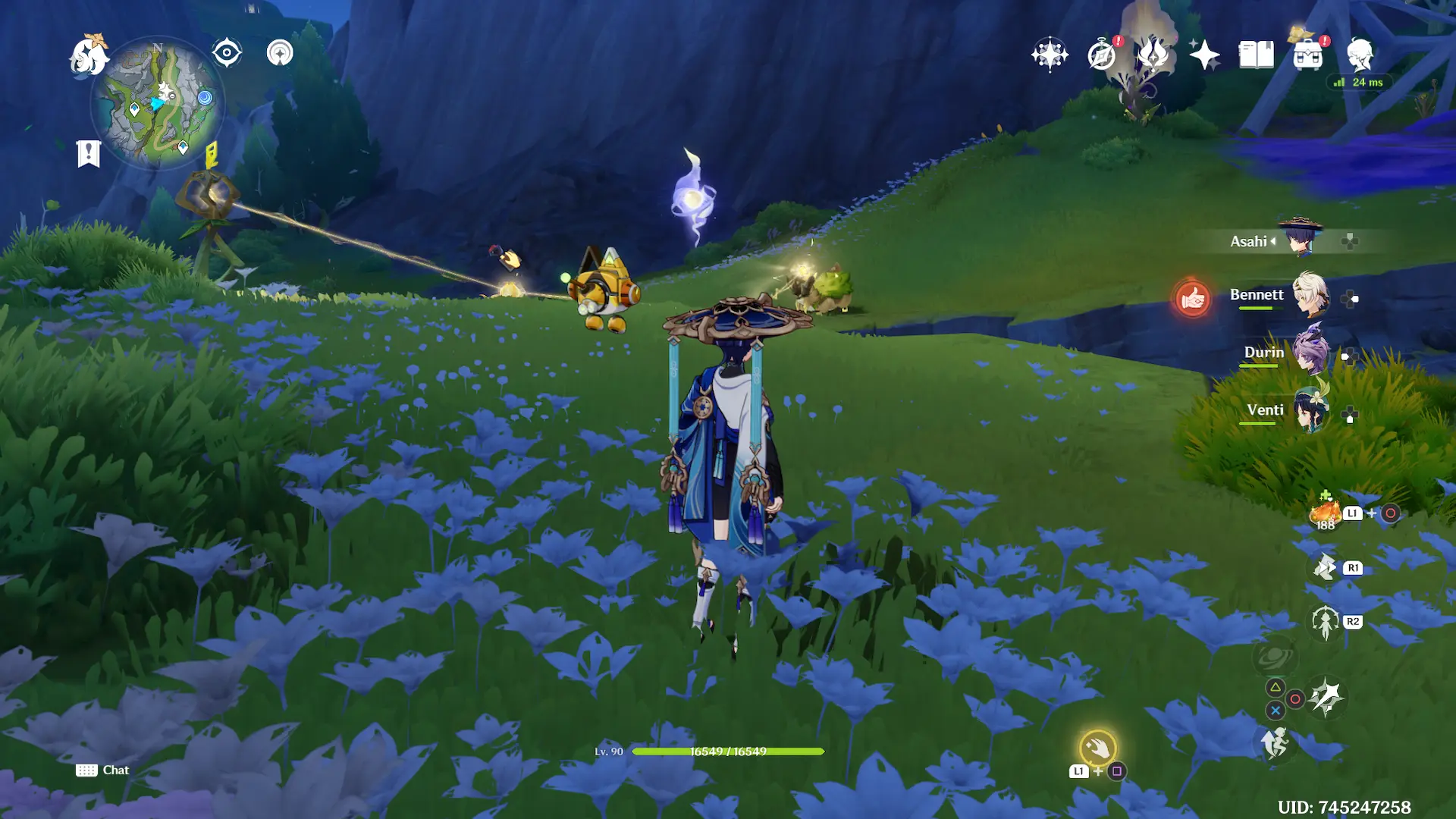This screenshot has height=819, width=1456.
Task: Open the Paimon main menu
Action: point(89,56)
